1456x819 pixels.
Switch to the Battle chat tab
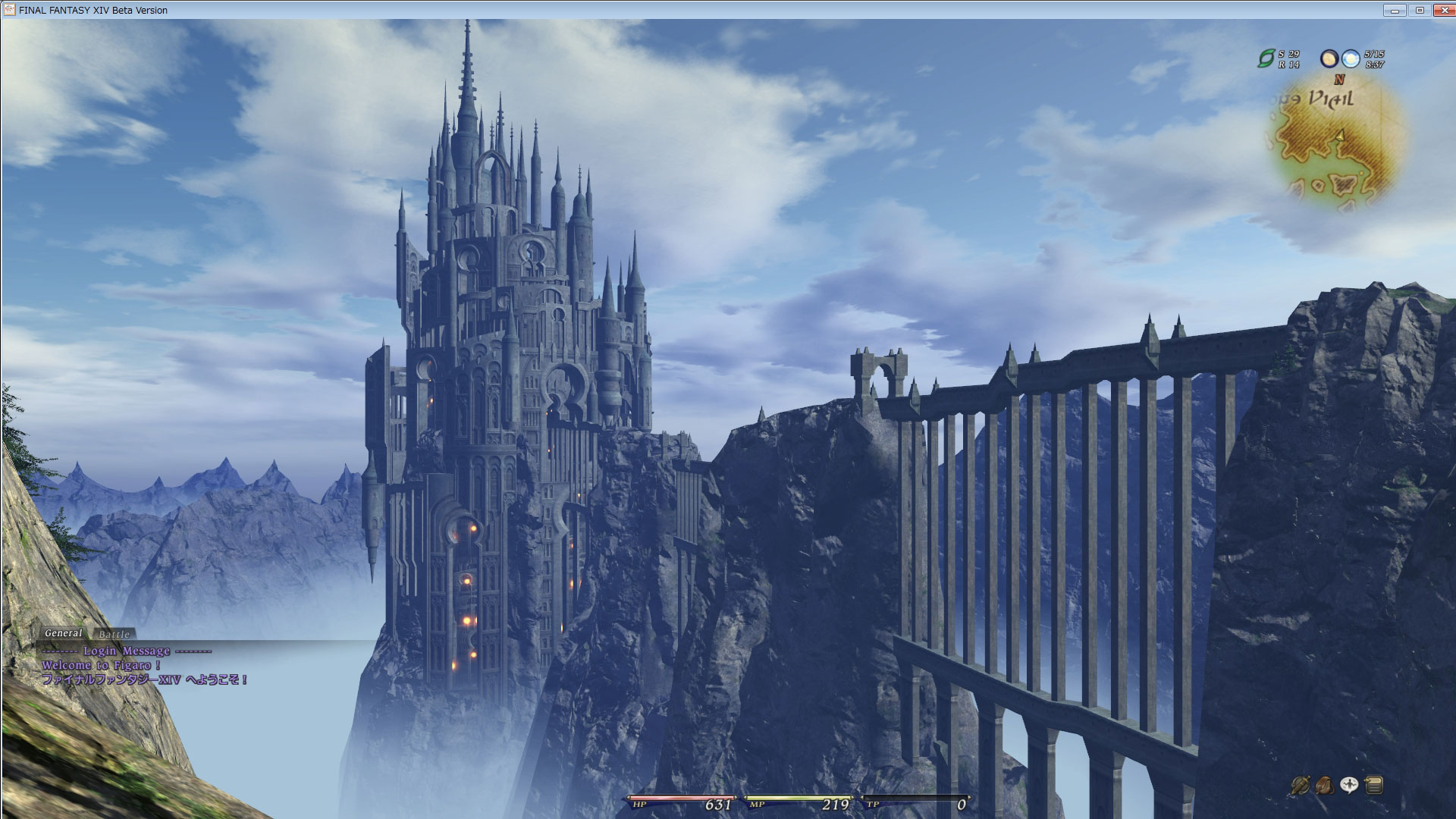[x=115, y=634]
